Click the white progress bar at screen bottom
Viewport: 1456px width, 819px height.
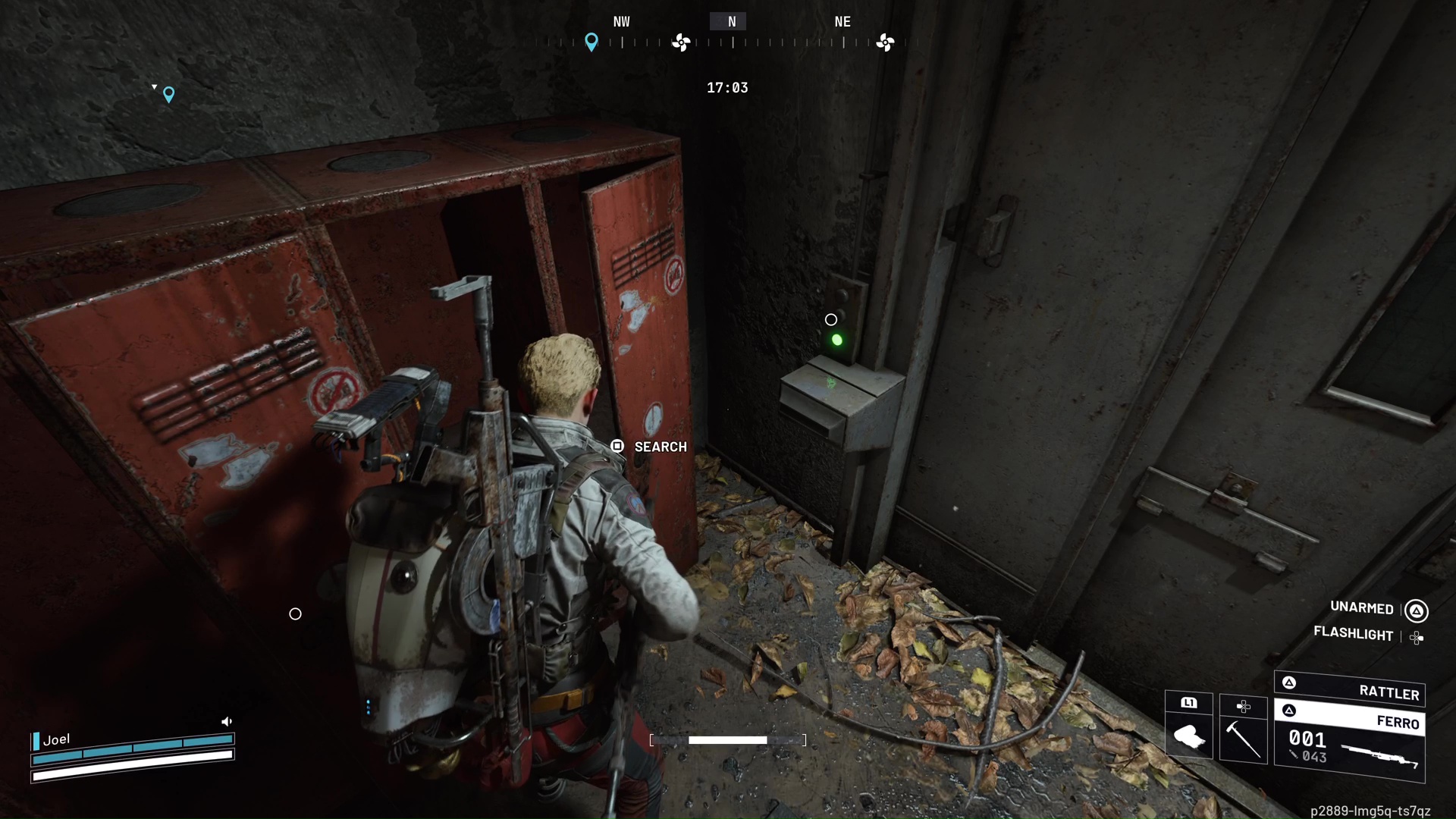[729, 740]
